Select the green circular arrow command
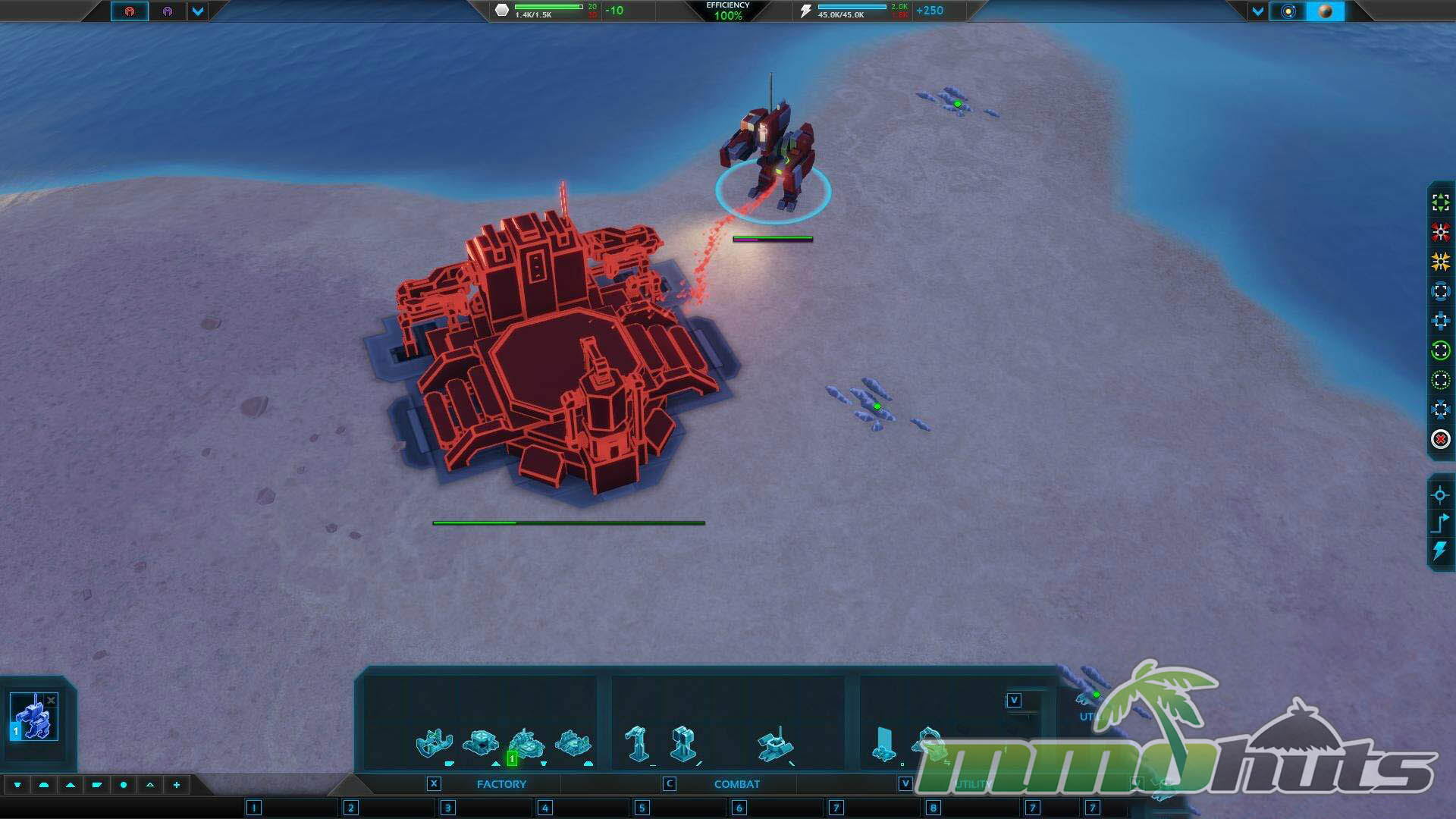 [1441, 350]
